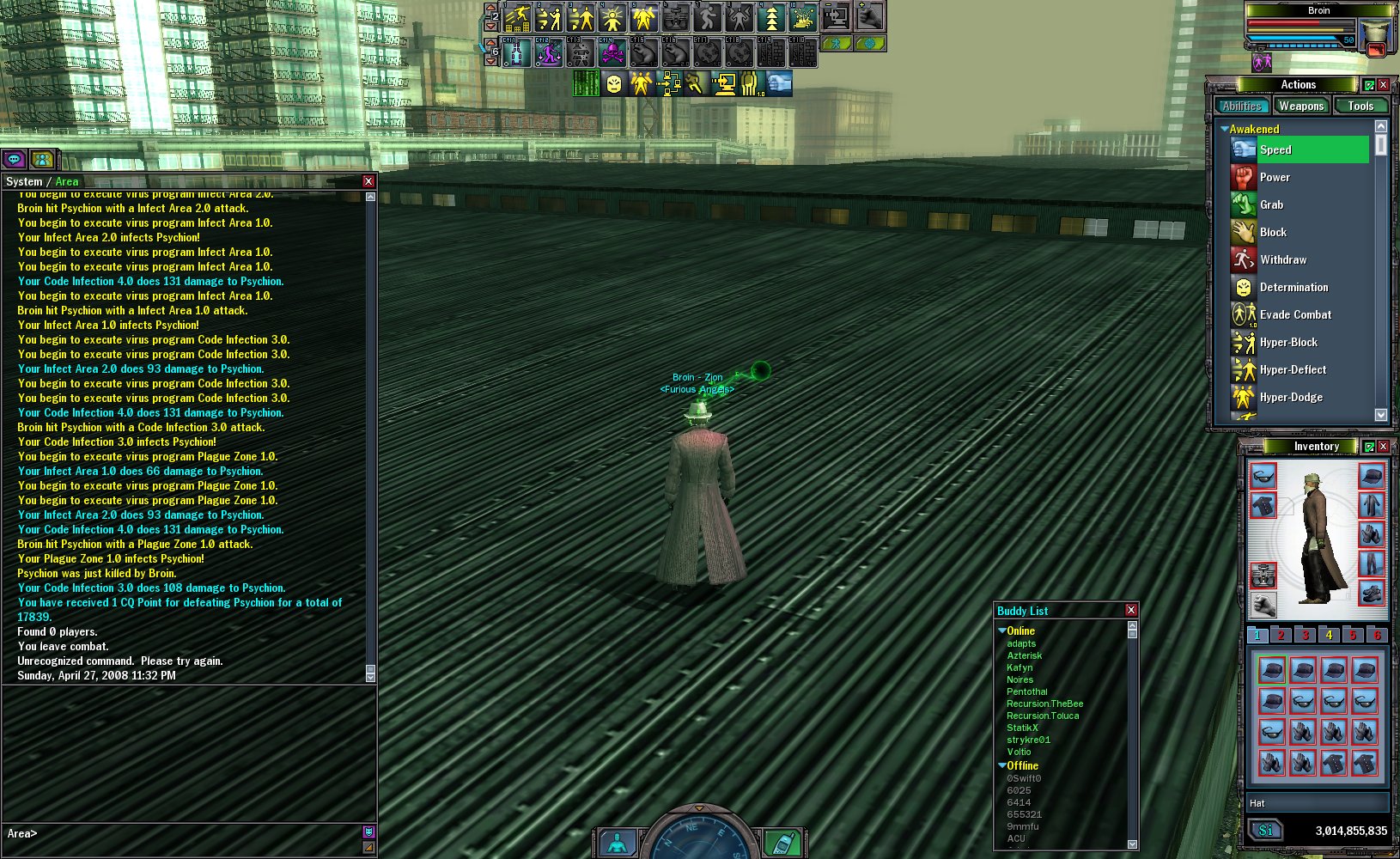Switch to inventory page 4
Viewport: 1400px width, 859px height.
point(1329,635)
